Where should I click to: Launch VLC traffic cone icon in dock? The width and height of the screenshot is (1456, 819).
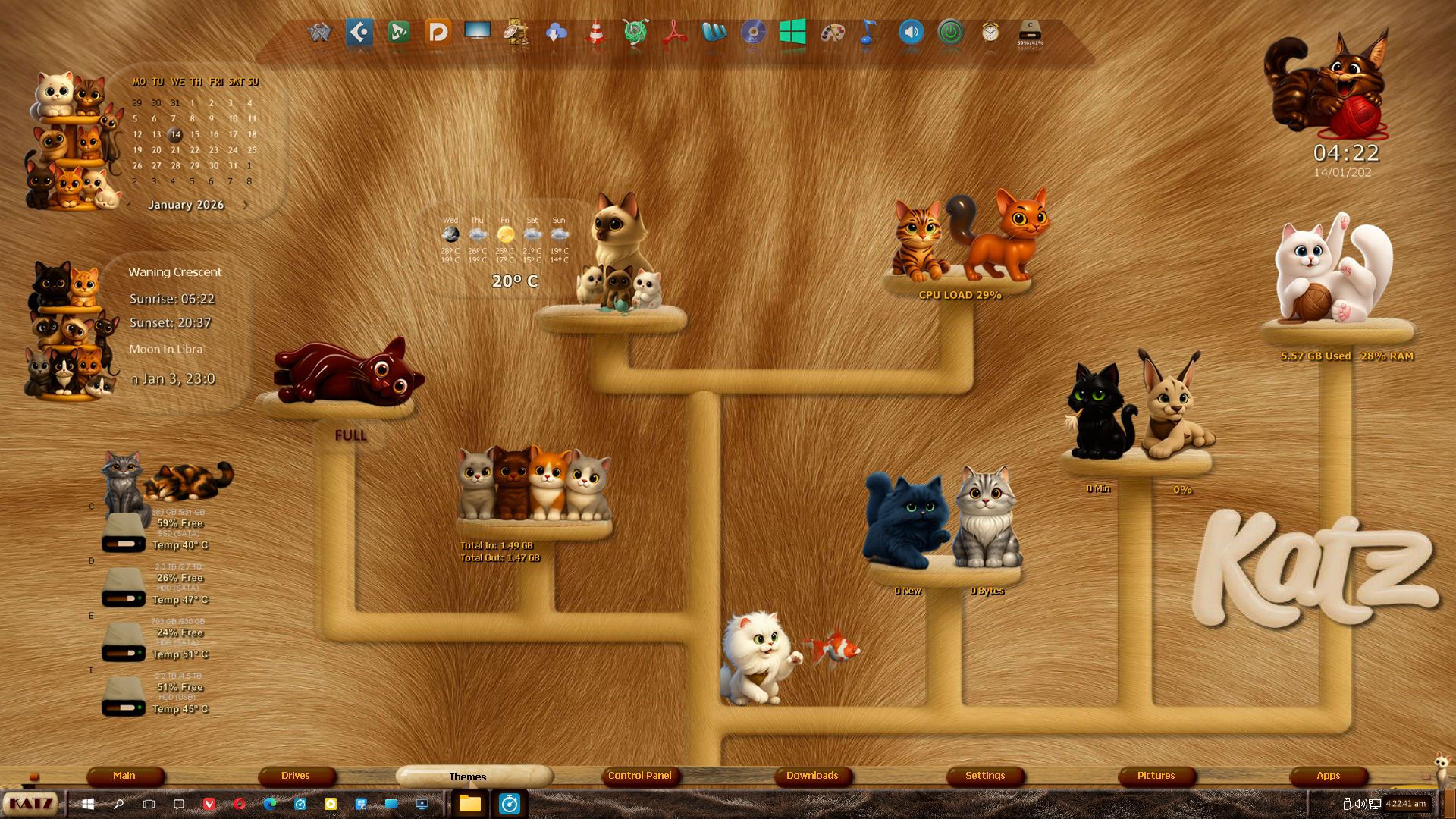(x=596, y=33)
